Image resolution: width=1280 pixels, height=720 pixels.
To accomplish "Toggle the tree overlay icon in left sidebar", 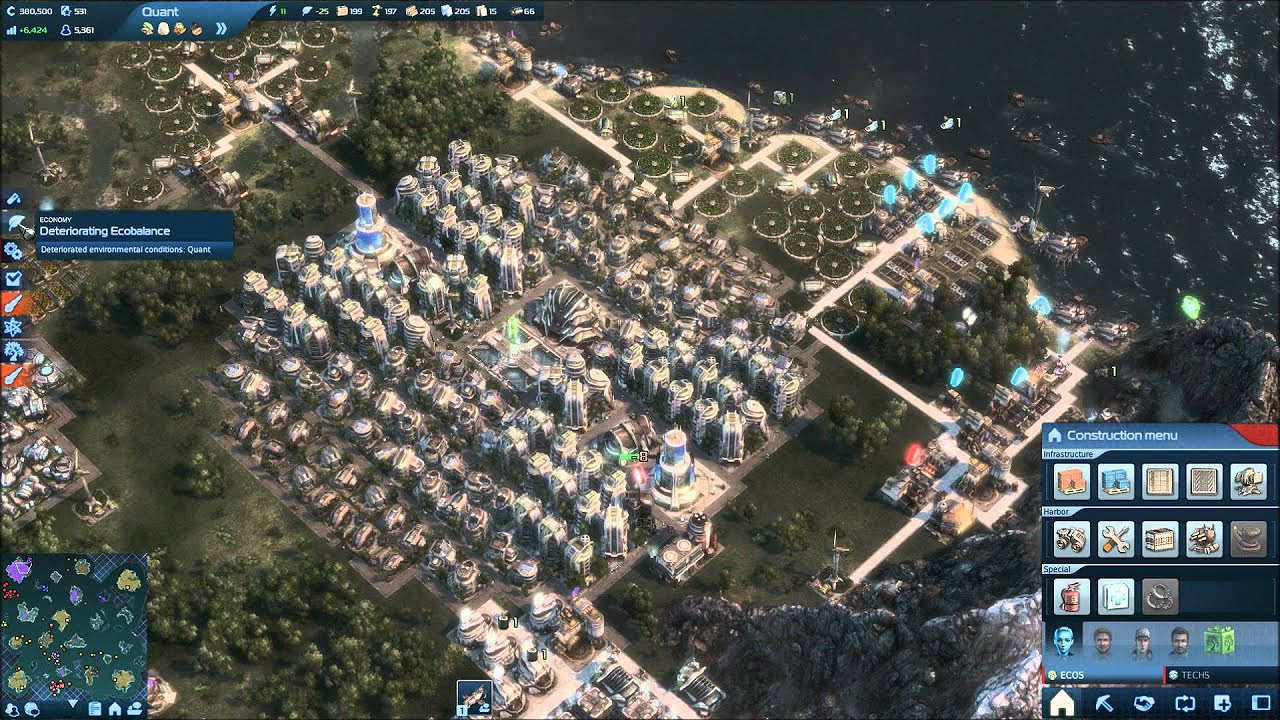I will 12,350.
